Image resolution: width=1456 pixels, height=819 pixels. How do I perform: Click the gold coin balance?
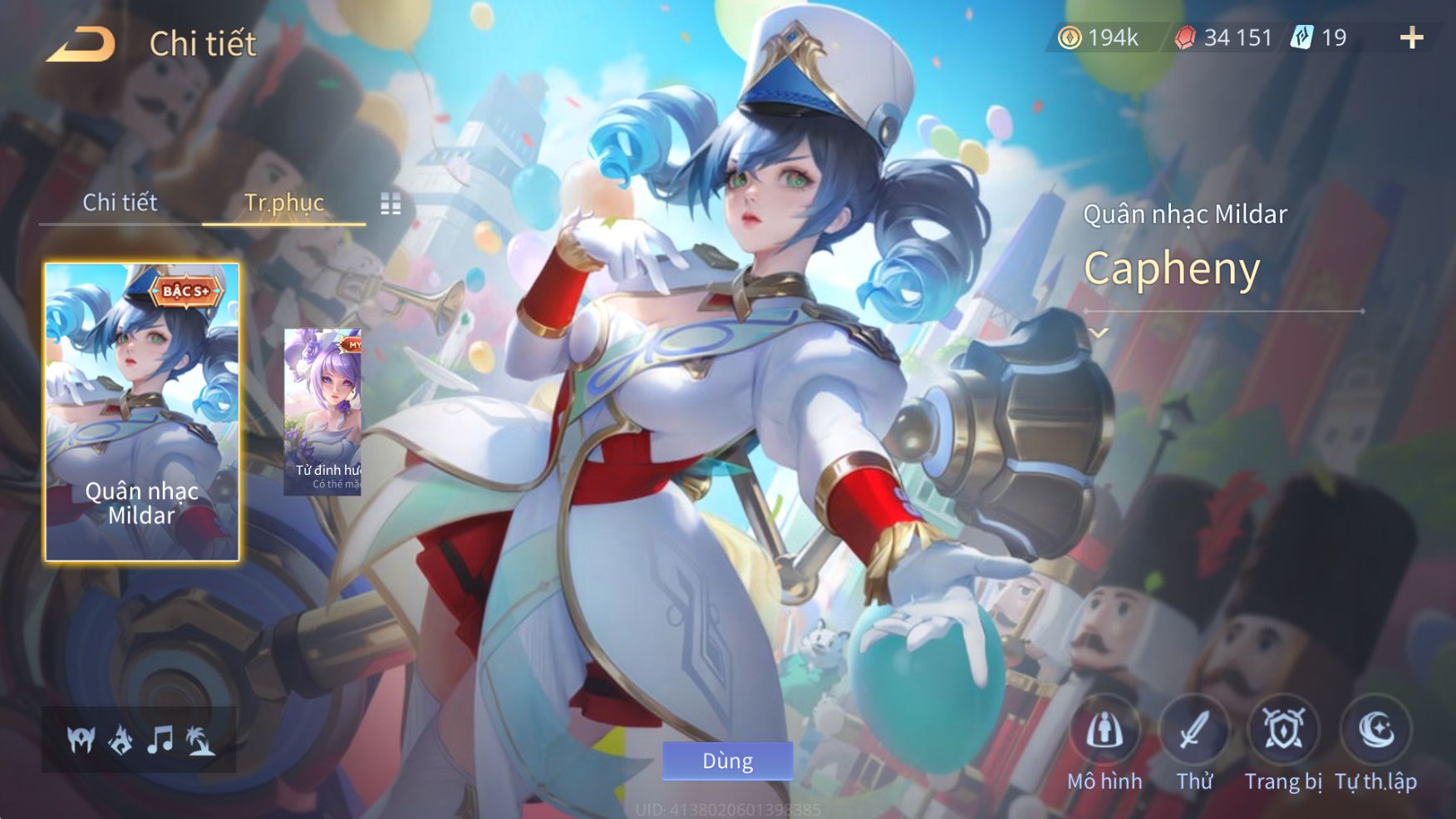tap(1098, 37)
